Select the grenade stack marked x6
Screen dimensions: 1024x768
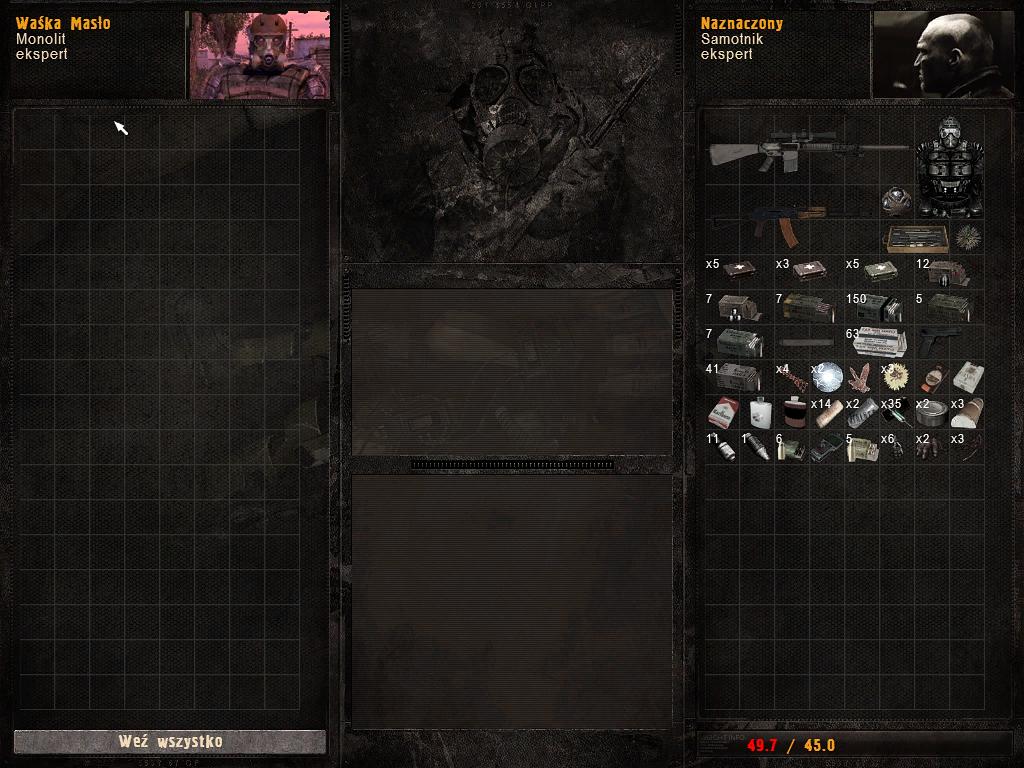pos(896,447)
